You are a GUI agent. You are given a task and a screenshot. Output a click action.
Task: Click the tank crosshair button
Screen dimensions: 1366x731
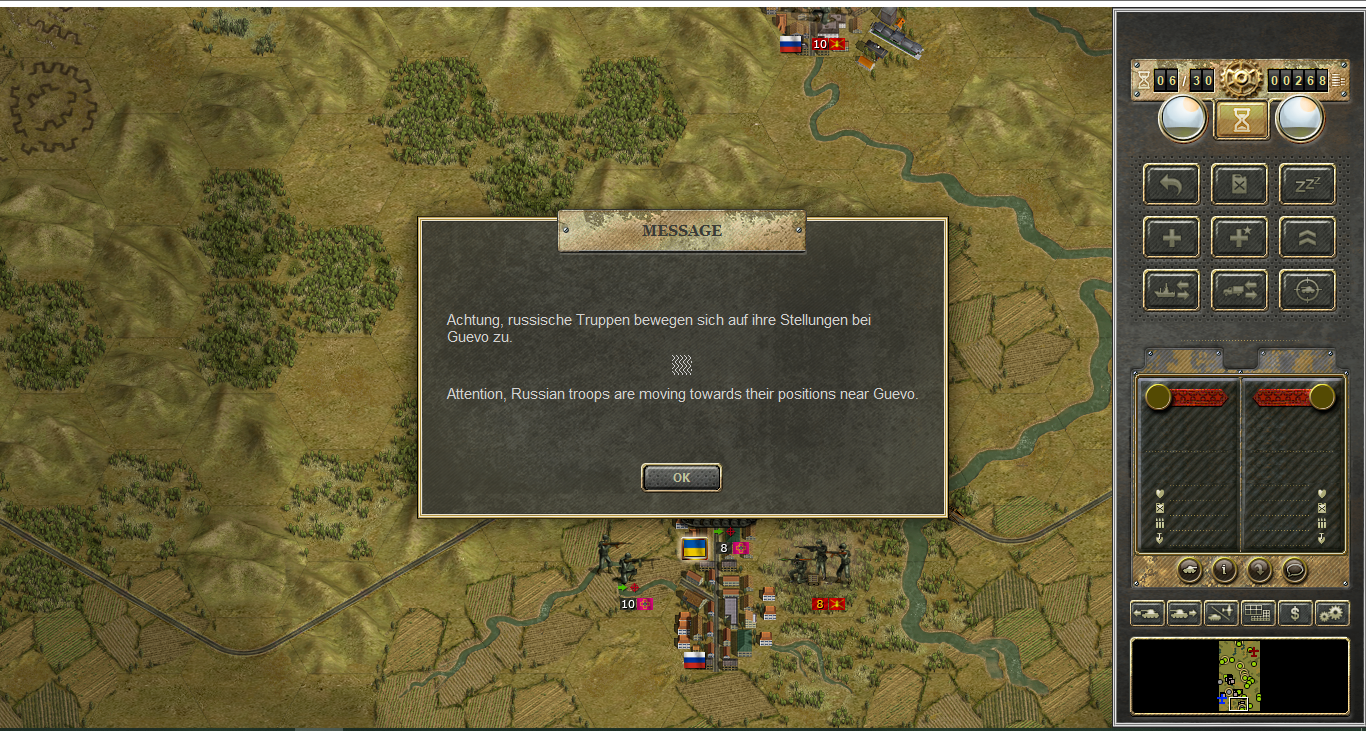click(x=1307, y=290)
